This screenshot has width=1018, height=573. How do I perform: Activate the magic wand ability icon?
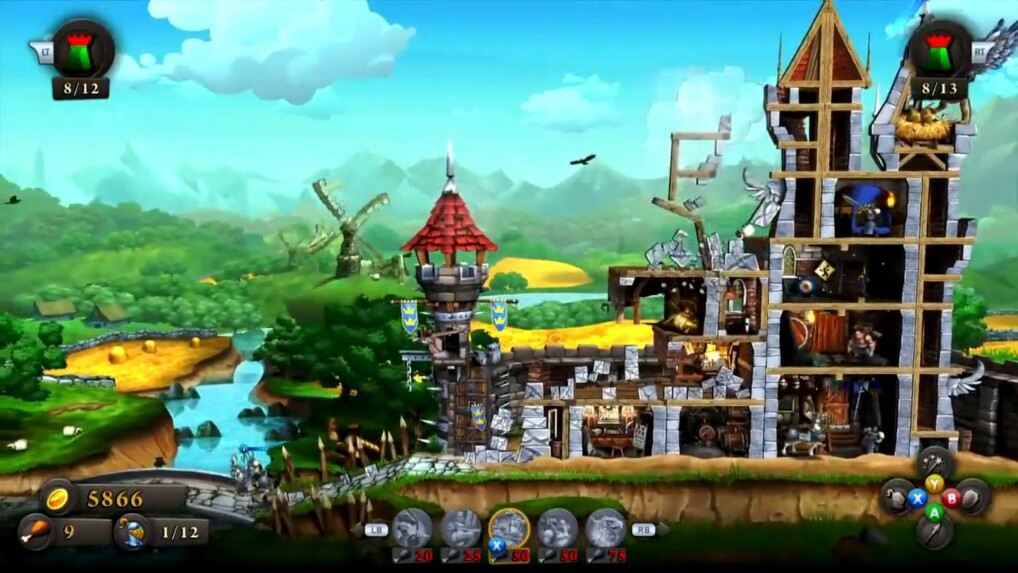click(934, 463)
